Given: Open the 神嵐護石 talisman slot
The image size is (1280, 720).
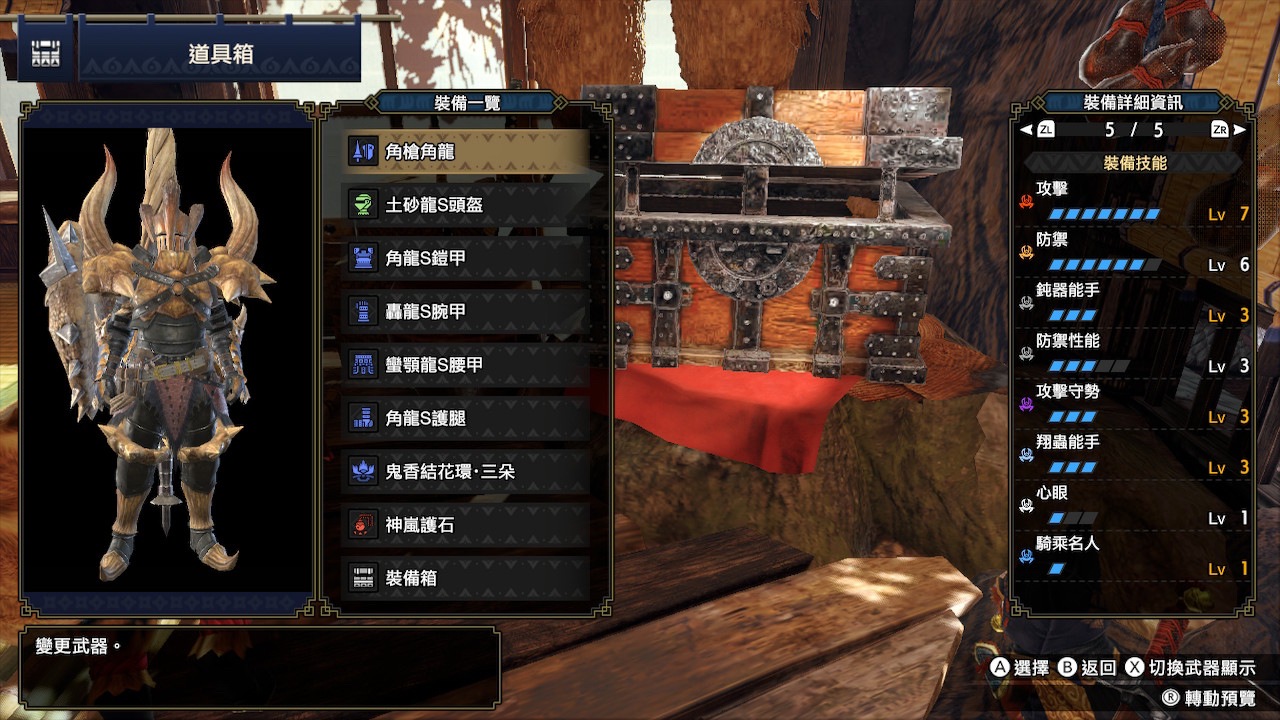Looking at the screenshot, I should tap(465, 525).
